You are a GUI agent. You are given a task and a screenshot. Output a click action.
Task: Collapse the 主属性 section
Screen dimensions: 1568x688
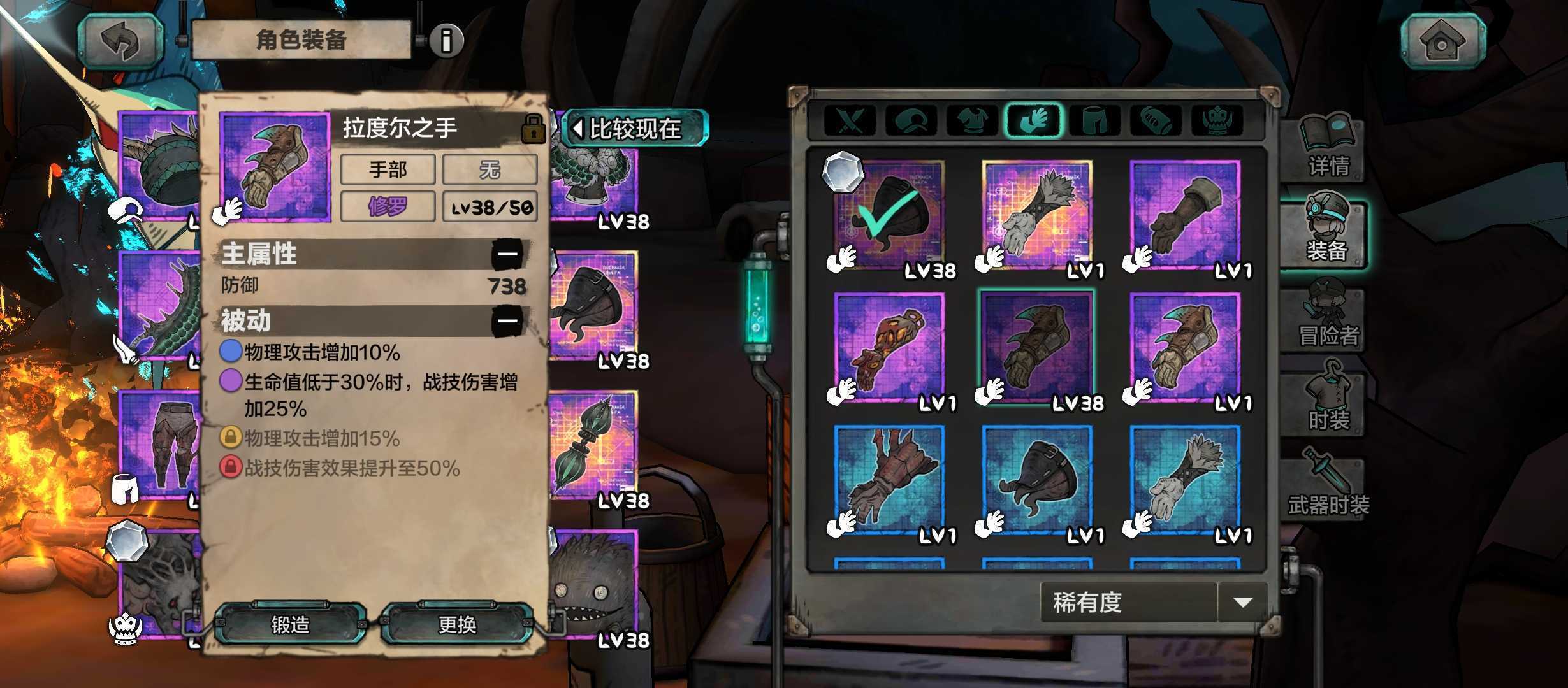tap(507, 254)
